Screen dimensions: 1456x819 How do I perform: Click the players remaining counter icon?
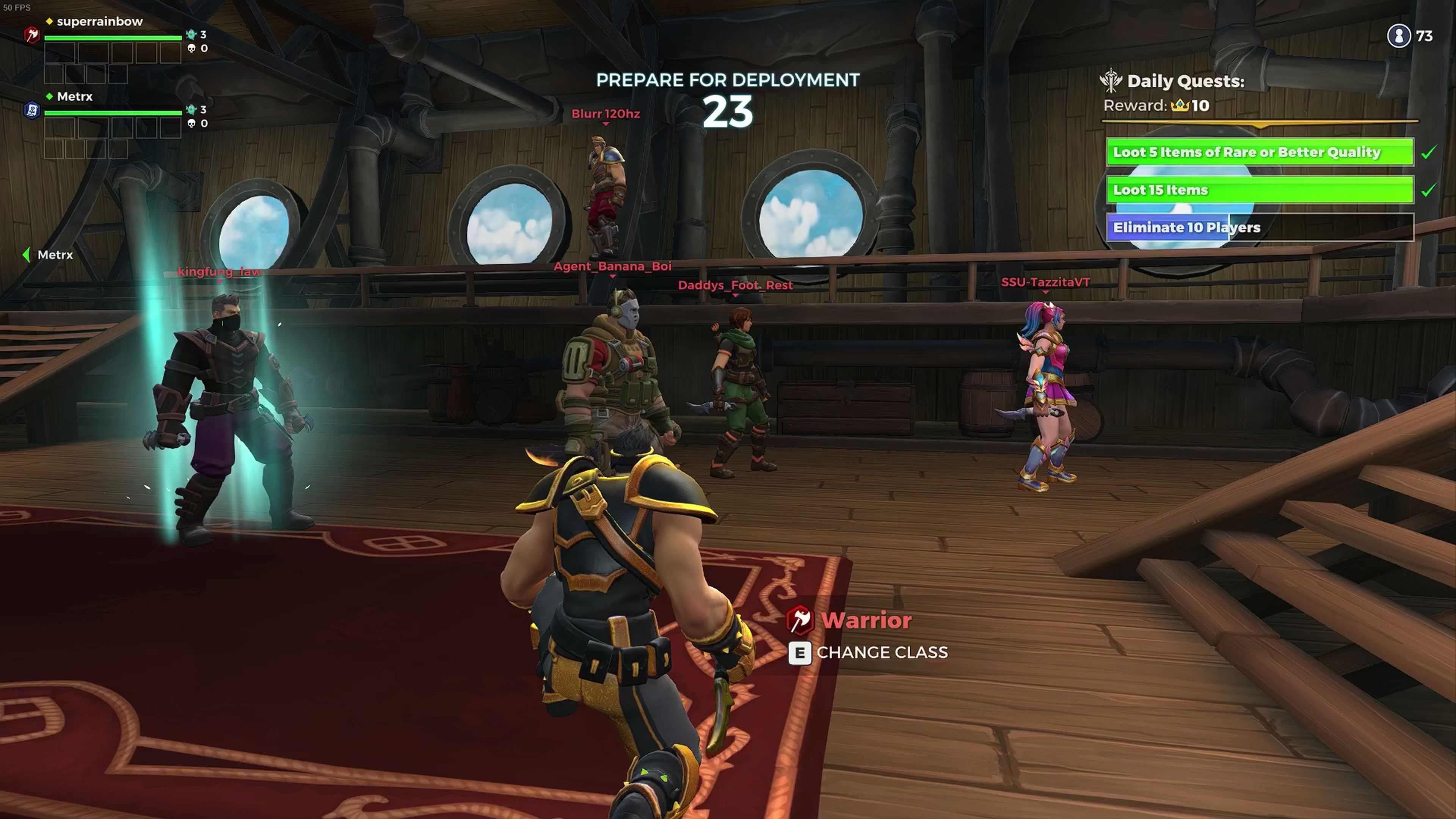pos(1398,36)
